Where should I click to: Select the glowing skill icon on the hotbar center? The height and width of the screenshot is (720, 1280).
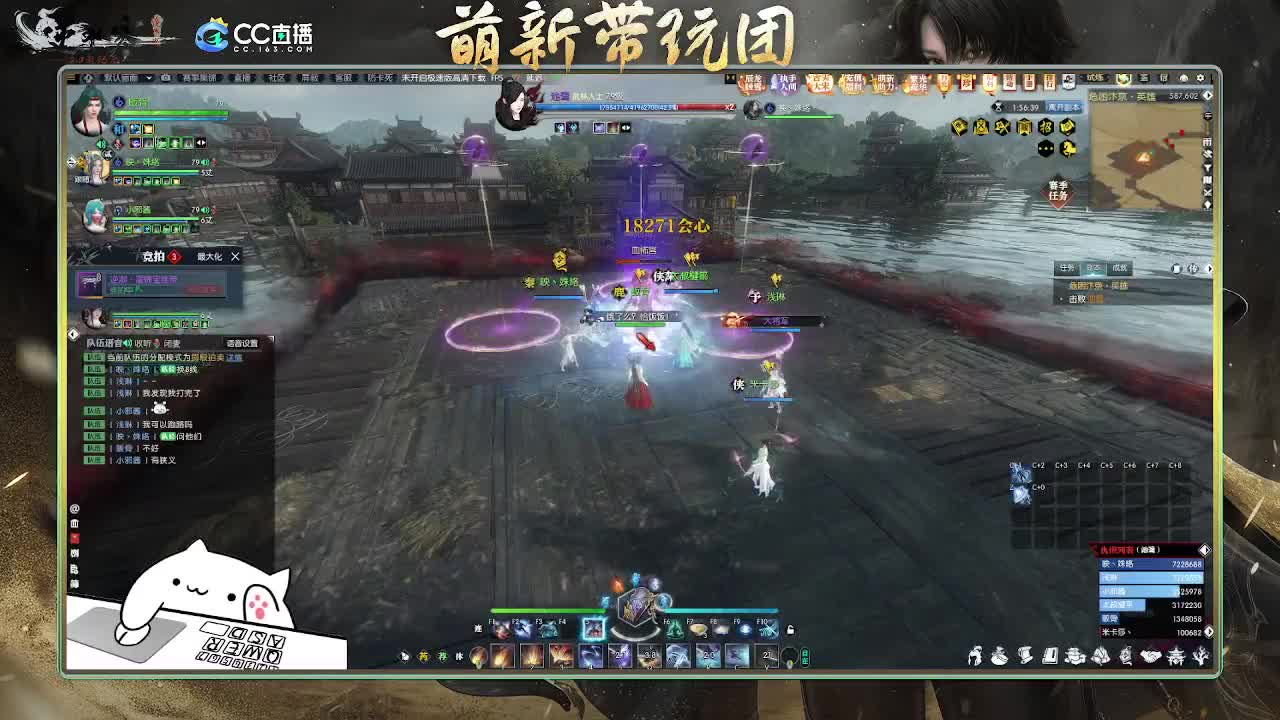coord(594,628)
